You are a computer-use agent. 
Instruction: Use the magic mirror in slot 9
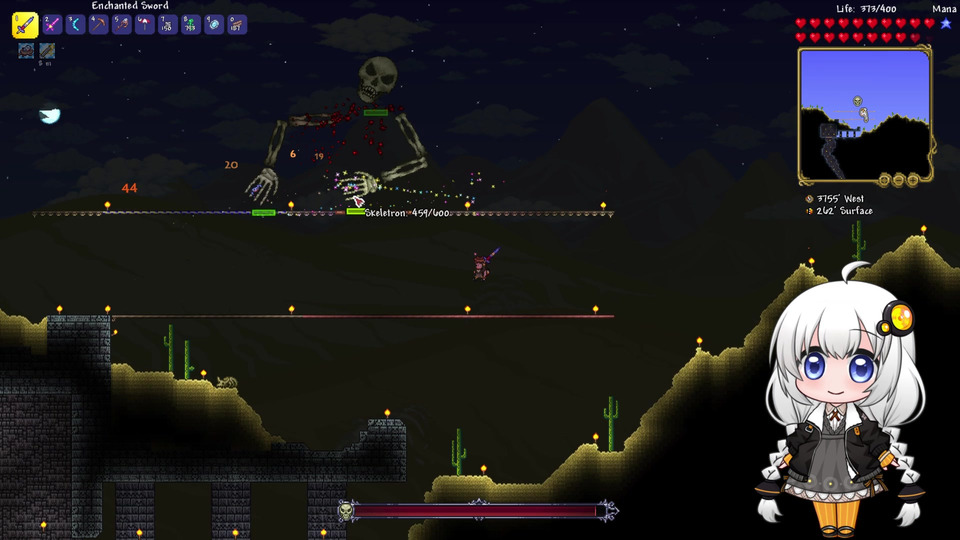[213, 25]
